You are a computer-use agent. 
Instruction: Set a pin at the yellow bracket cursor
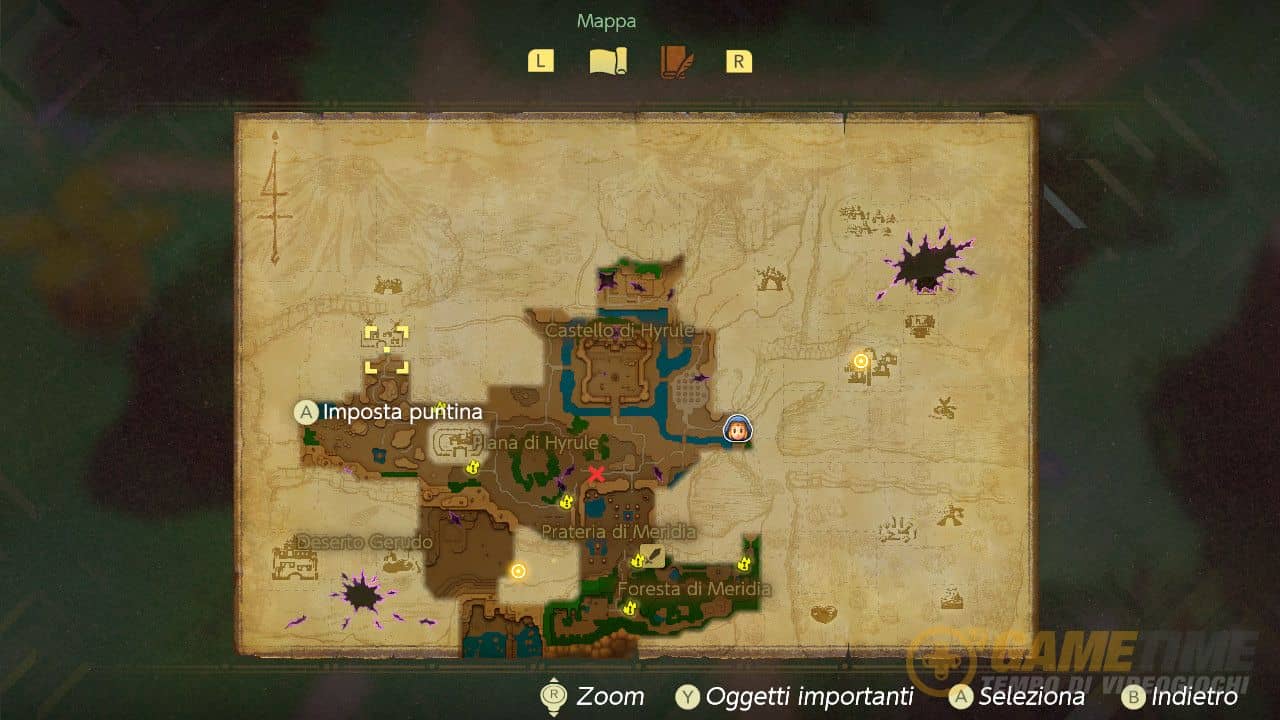[386, 349]
